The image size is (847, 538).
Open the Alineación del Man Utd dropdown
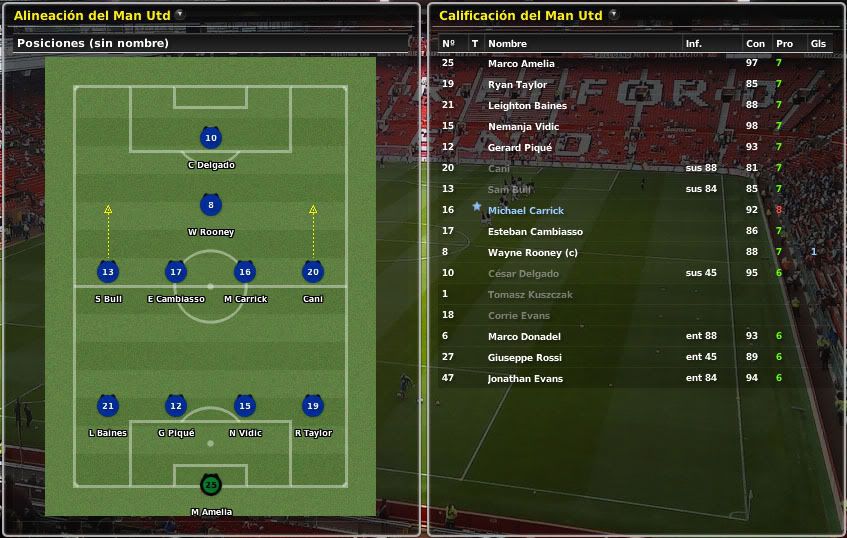click(x=179, y=15)
